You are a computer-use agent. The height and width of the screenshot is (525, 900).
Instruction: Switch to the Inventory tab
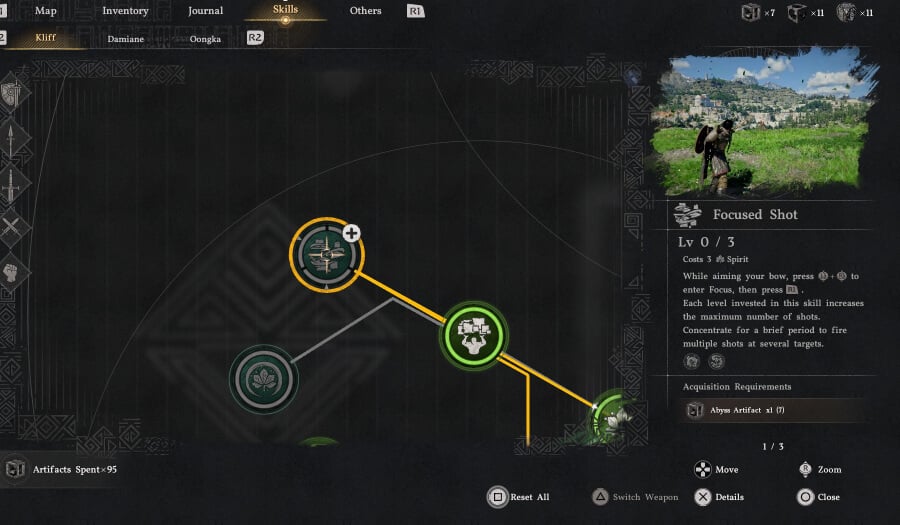pos(125,11)
